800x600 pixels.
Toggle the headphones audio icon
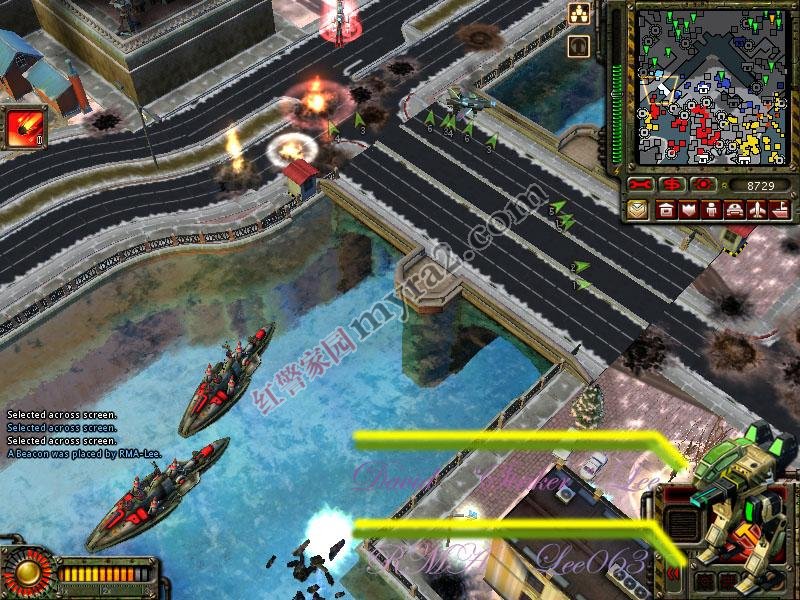[579, 45]
